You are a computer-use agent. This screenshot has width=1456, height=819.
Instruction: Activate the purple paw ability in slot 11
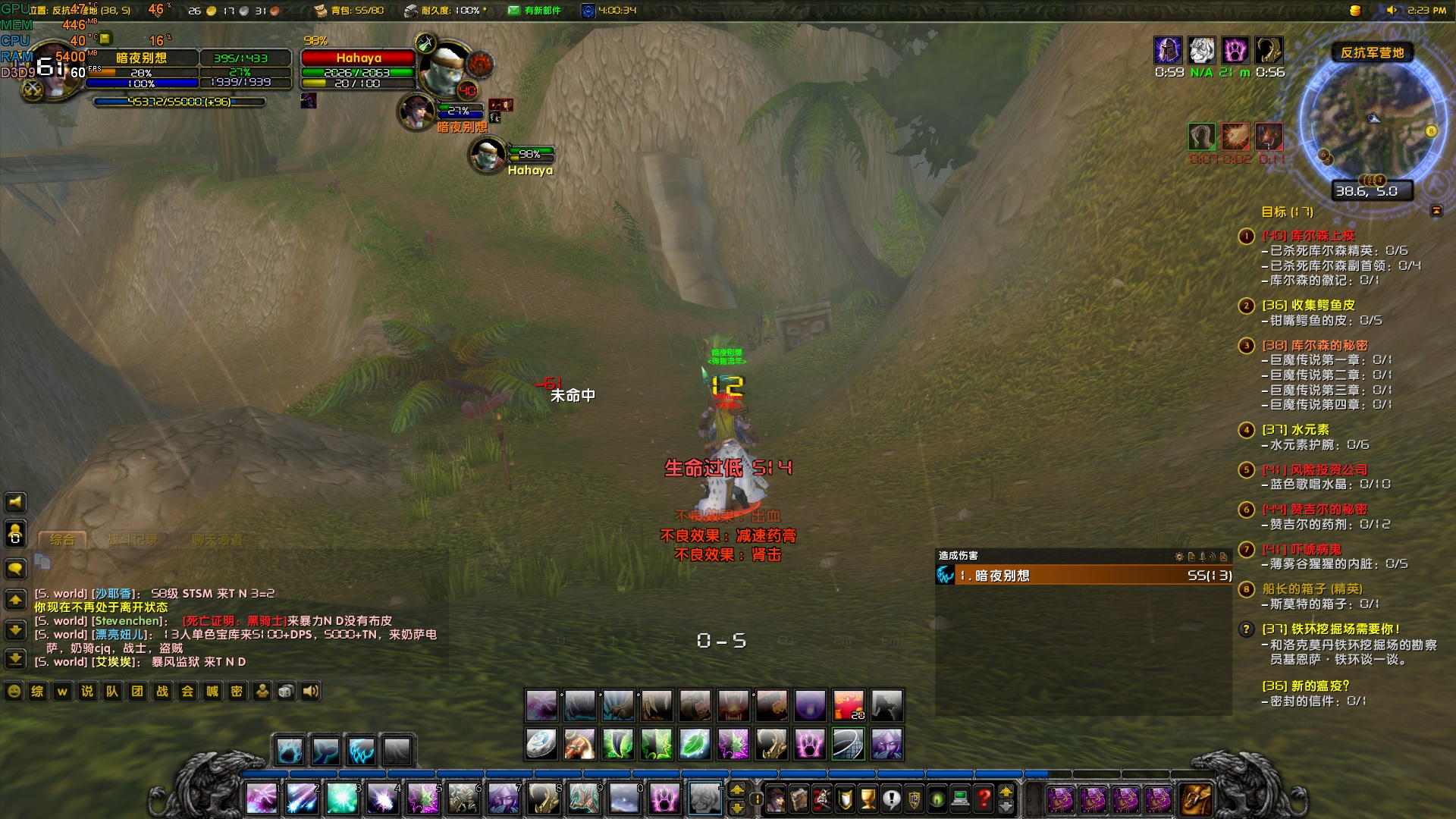pos(664,799)
